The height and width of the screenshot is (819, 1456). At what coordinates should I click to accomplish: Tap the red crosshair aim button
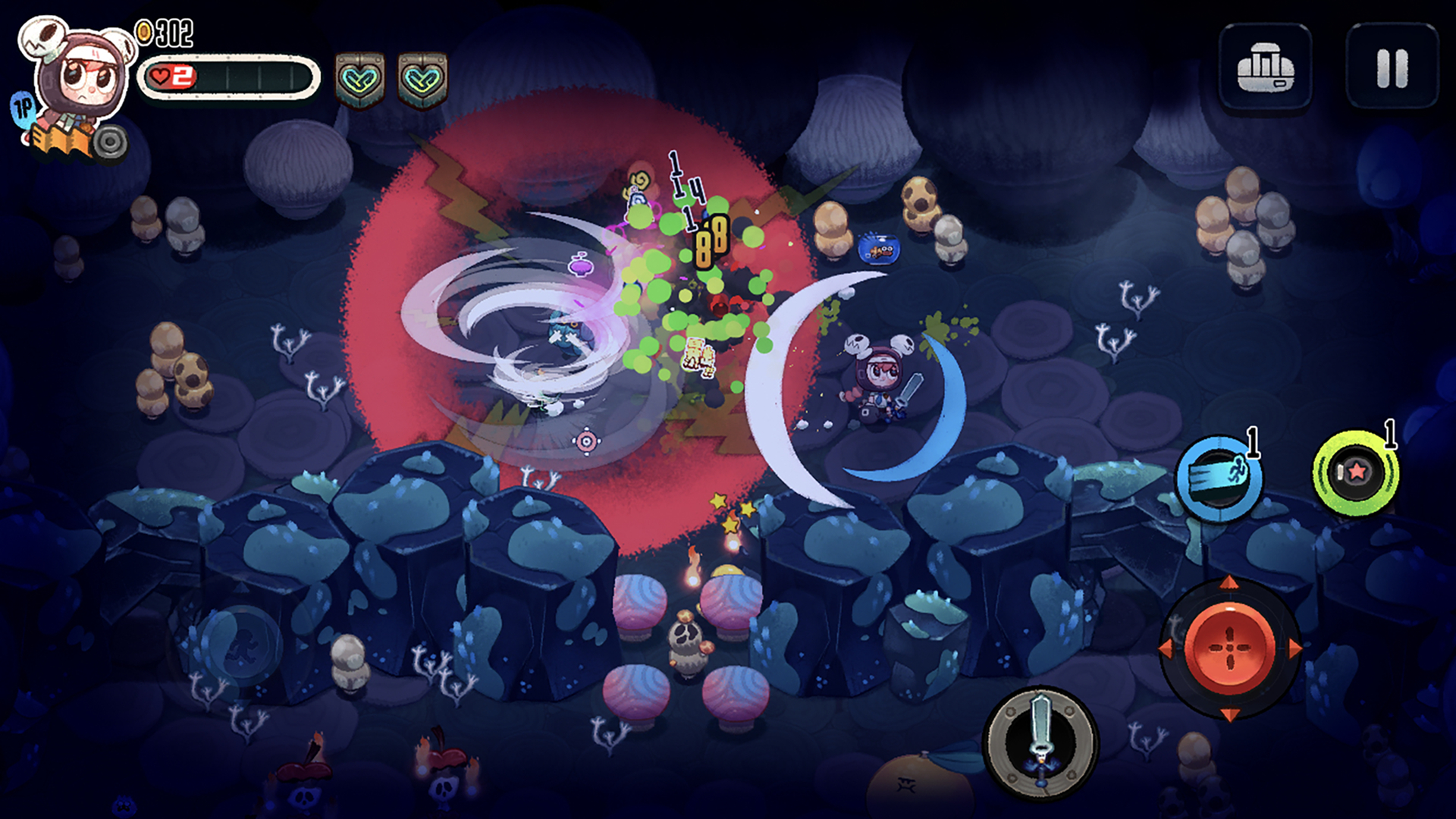(x=1229, y=649)
